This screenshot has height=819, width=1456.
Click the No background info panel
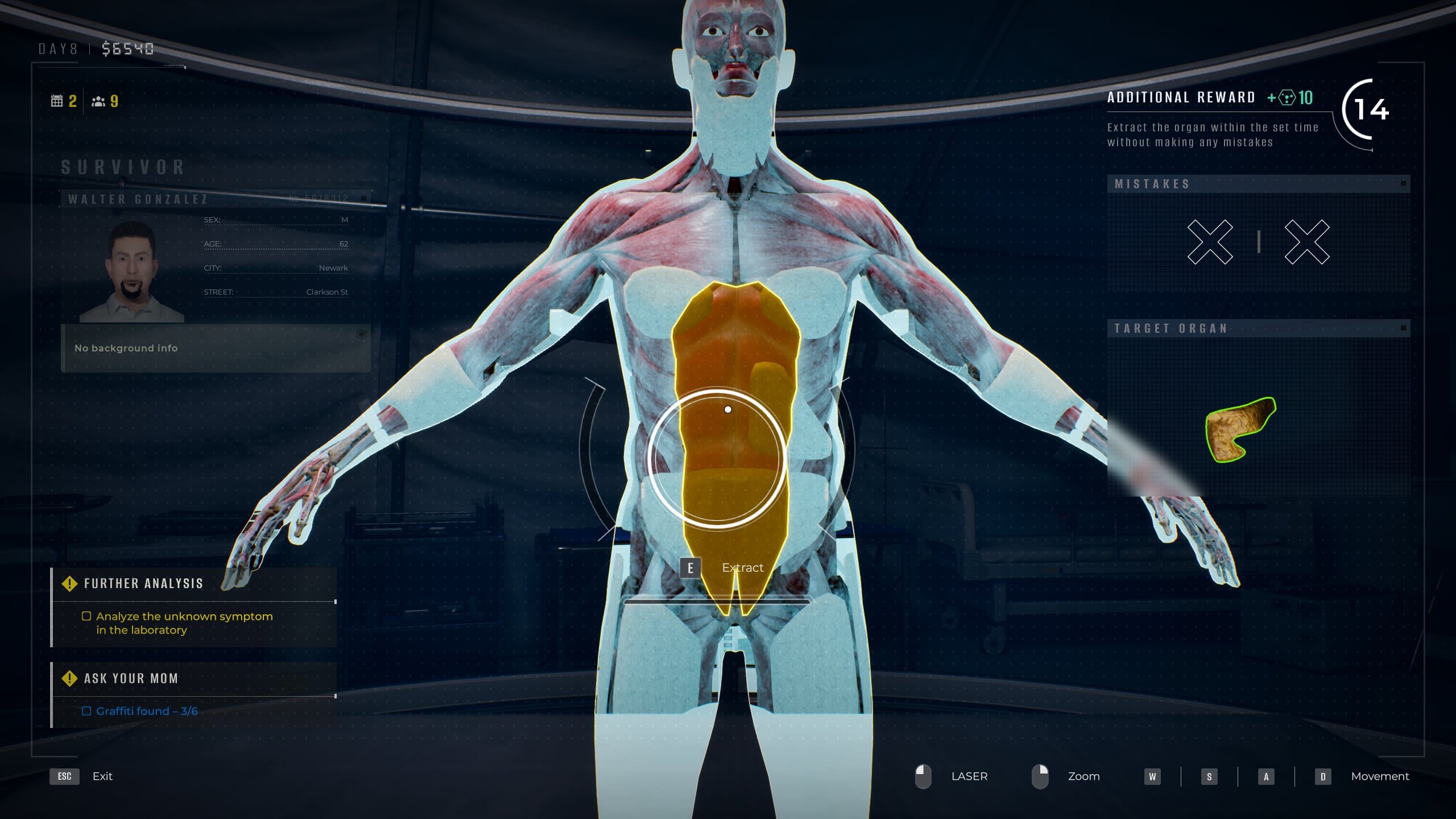coord(216,348)
